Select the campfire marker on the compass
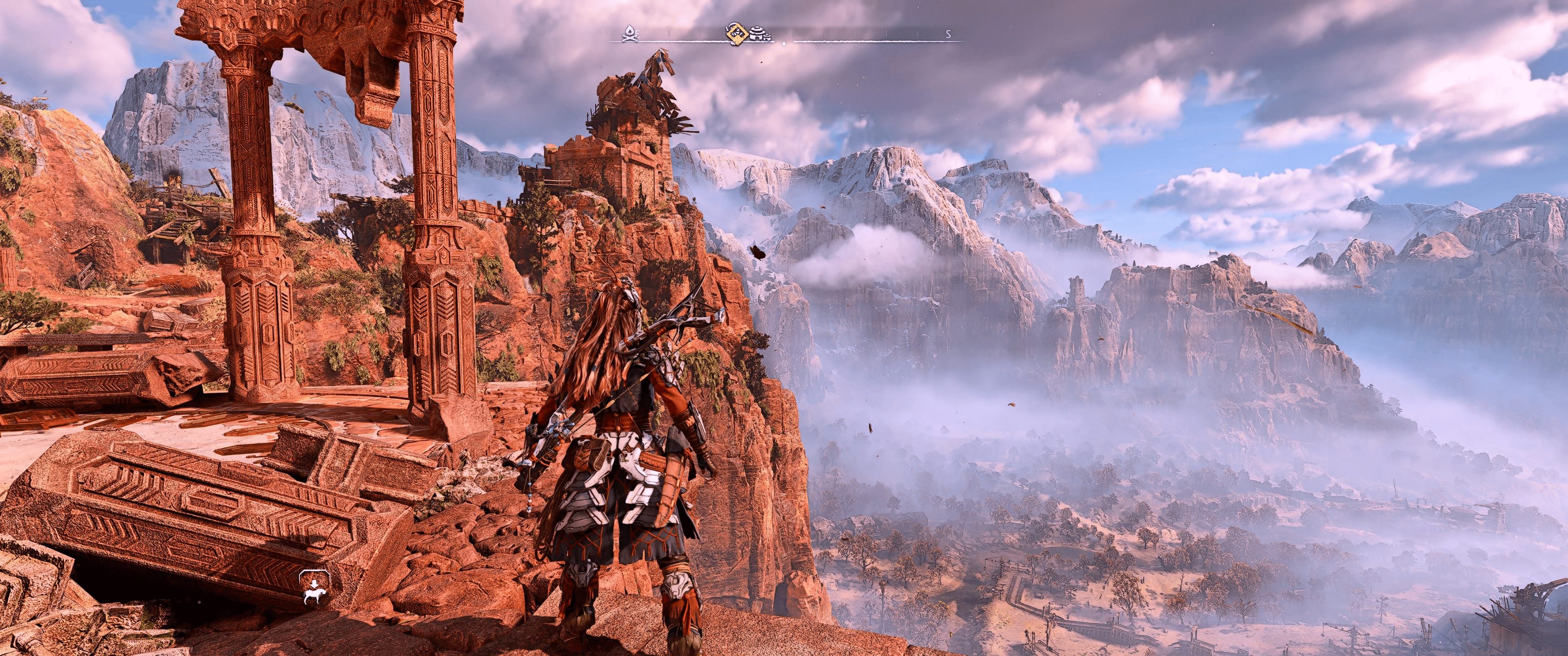The image size is (1568, 656). (629, 34)
